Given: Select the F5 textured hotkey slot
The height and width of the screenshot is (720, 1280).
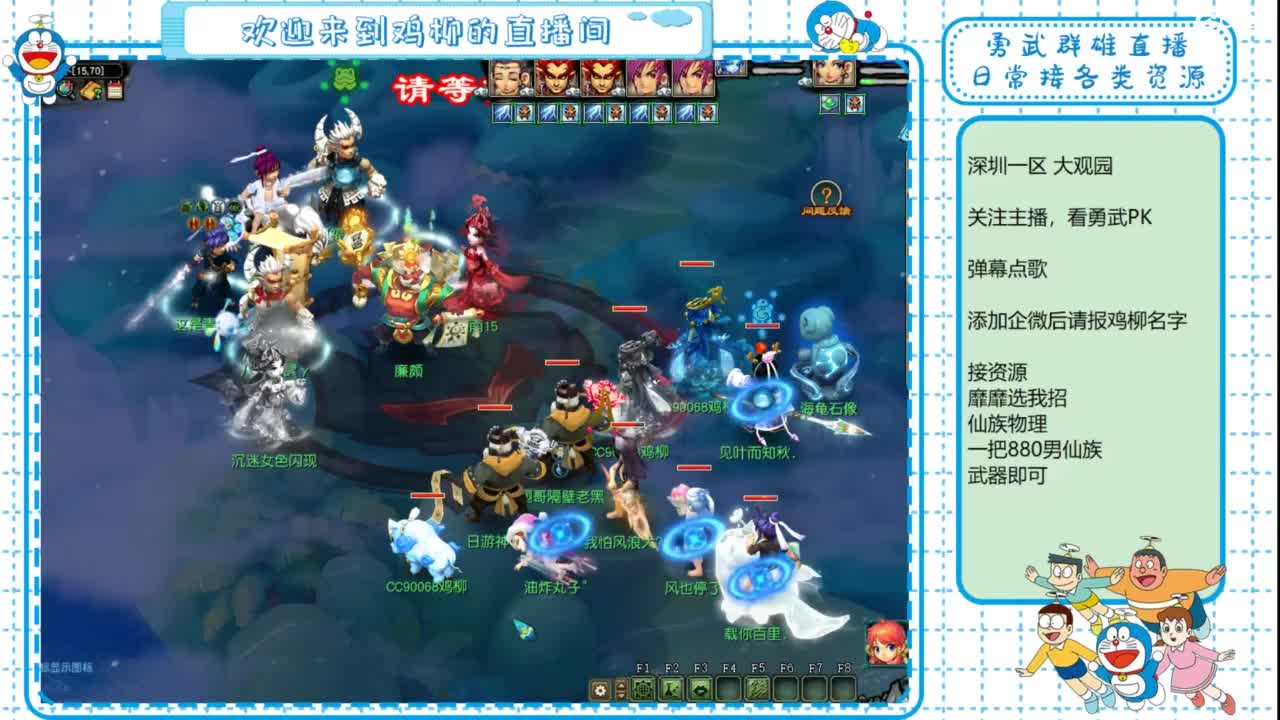Looking at the screenshot, I should pyautogui.click(x=759, y=690).
